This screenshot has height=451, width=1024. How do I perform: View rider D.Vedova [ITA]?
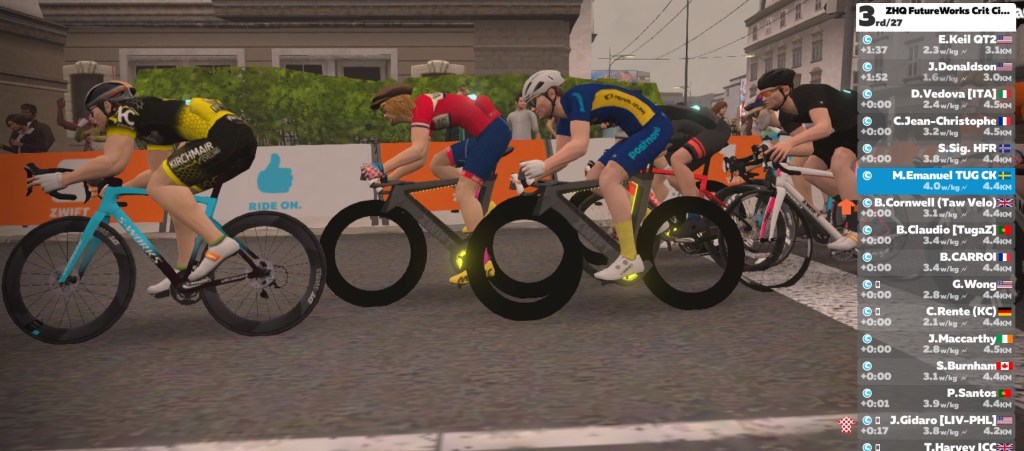click(x=937, y=98)
